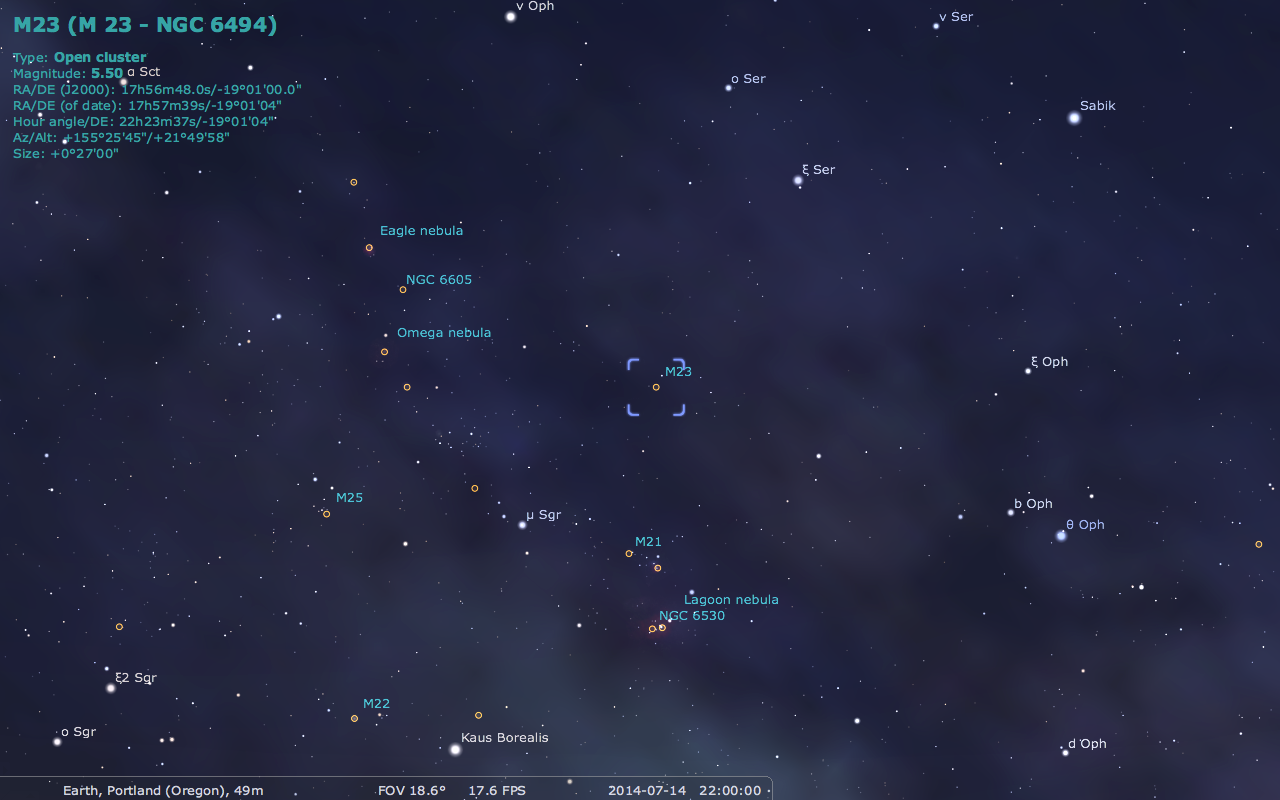
Task: Select the NGC 6605 cluster marker
Action: click(403, 288)
